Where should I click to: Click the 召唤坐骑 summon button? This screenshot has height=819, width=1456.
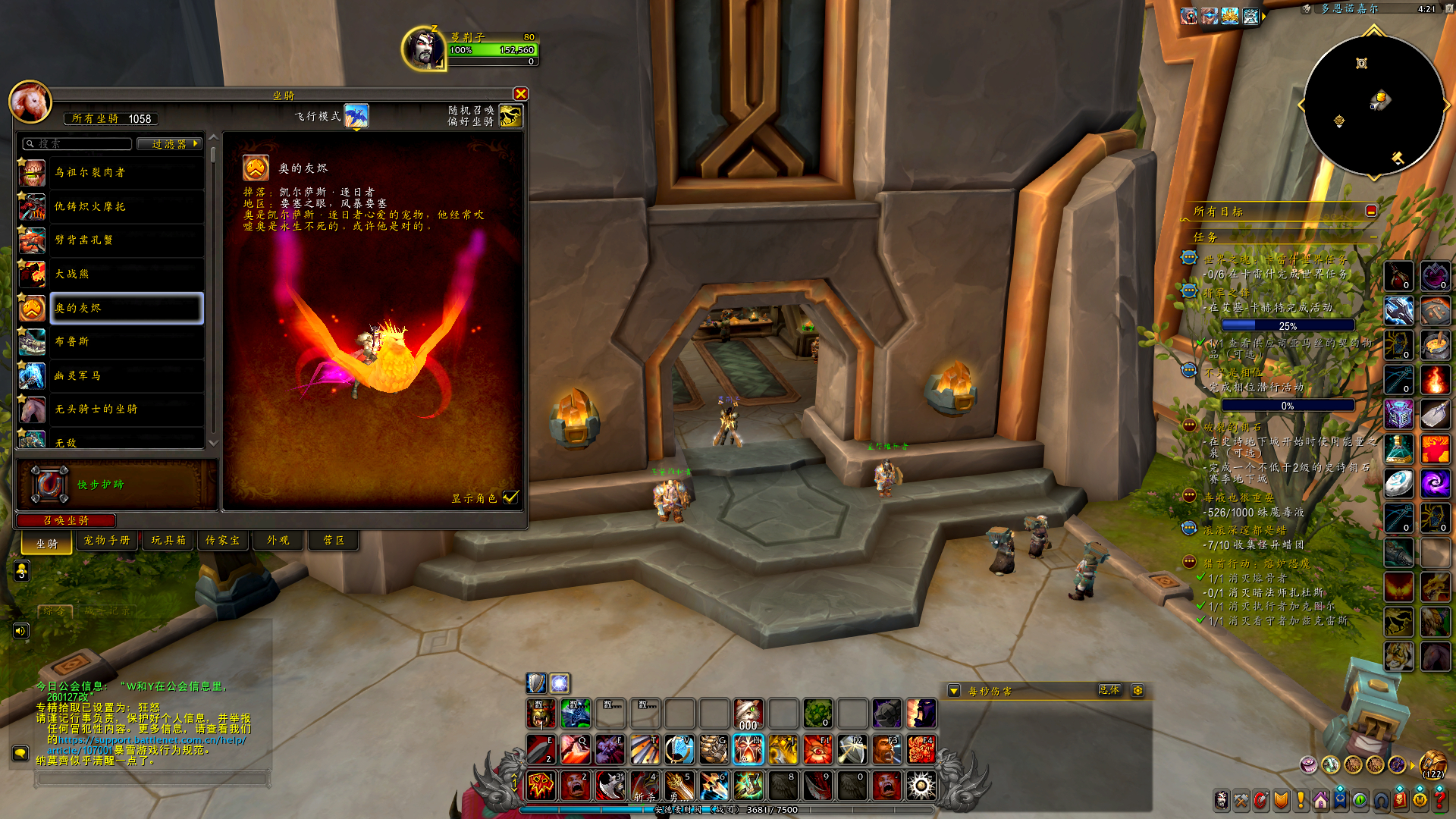[66, 520]
